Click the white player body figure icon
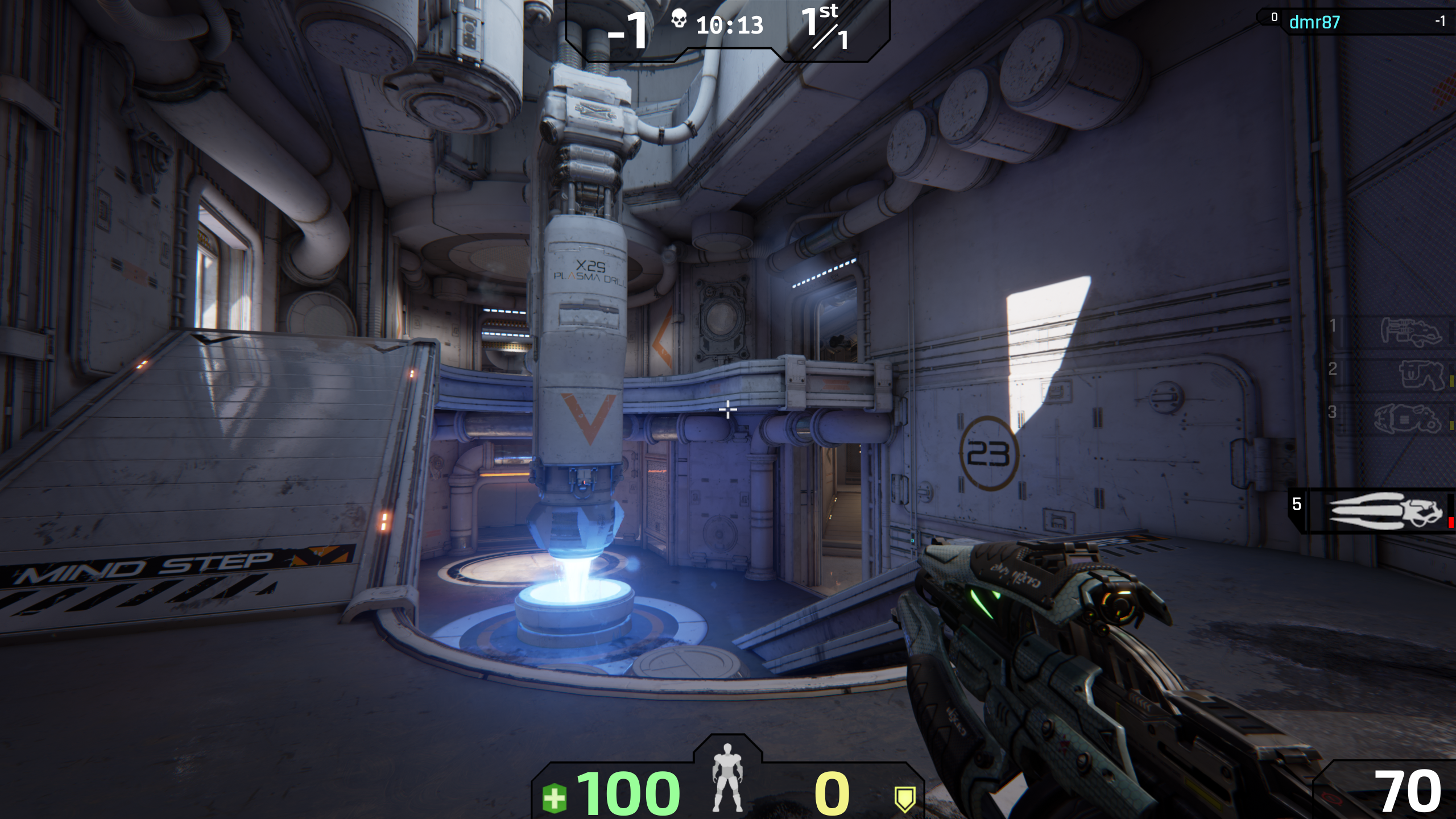The height and width of the screenshot is (819, 1456). (x=727, y=777)
